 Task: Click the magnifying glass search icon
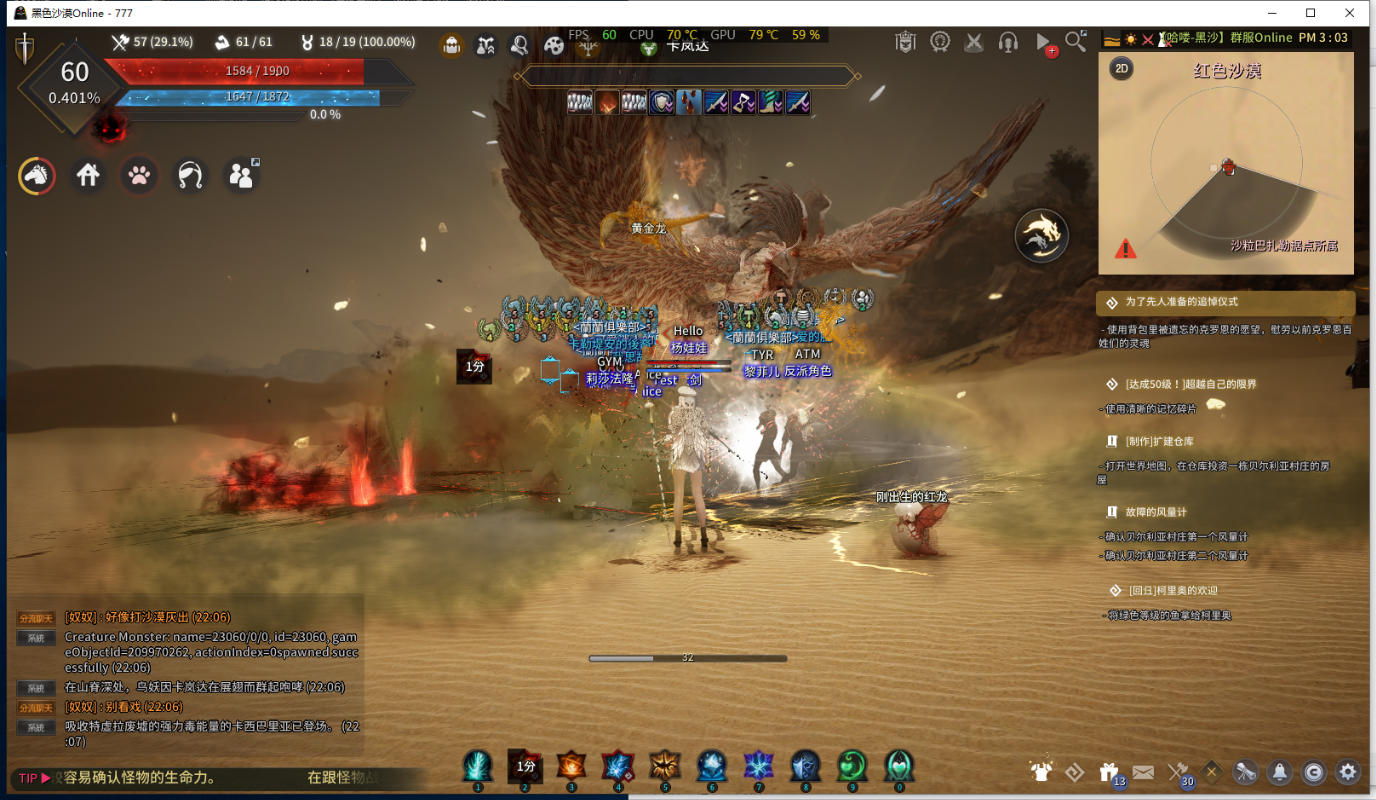(1075, 41)
